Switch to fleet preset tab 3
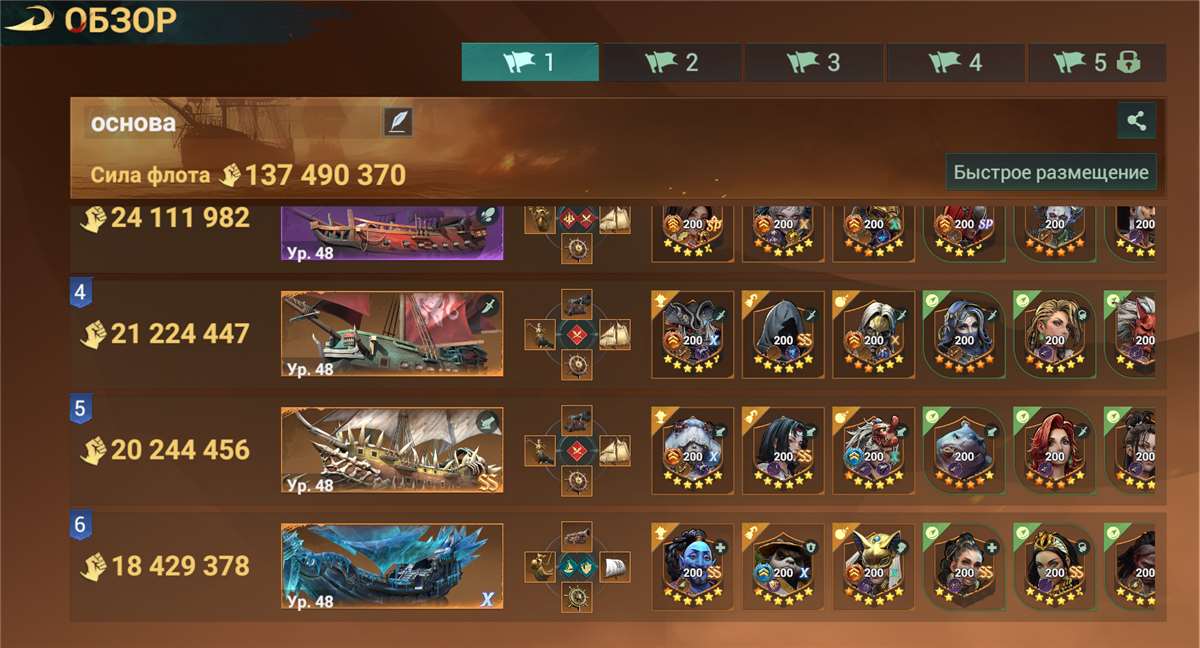1200x648 pixels. click(x=814, y=62)
